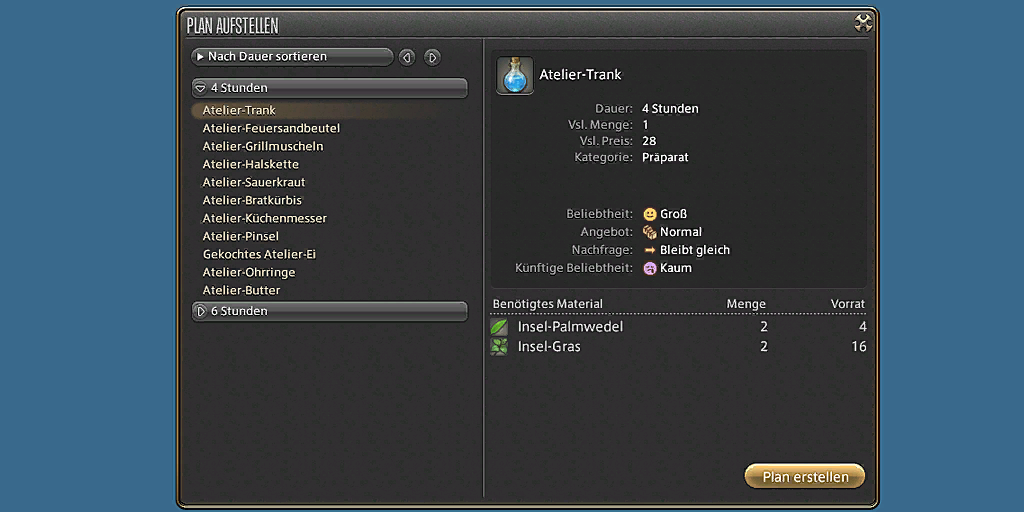The image size is (1024, 512).
Task: Pick the Atelier-Pinsel entry
Action: pyautogui.click(x=241, y=236)
